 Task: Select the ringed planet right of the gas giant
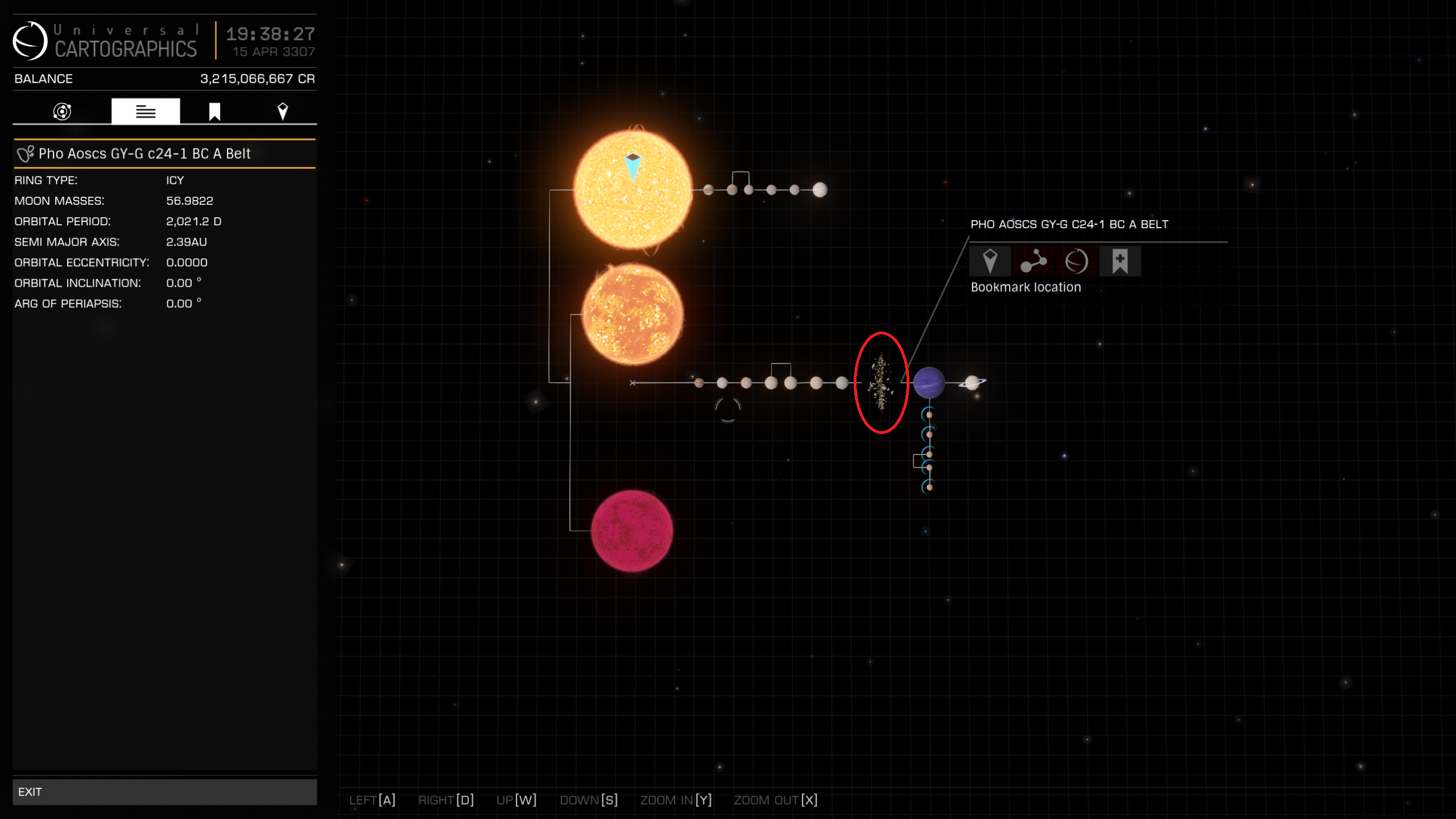(x=974, y=382)
